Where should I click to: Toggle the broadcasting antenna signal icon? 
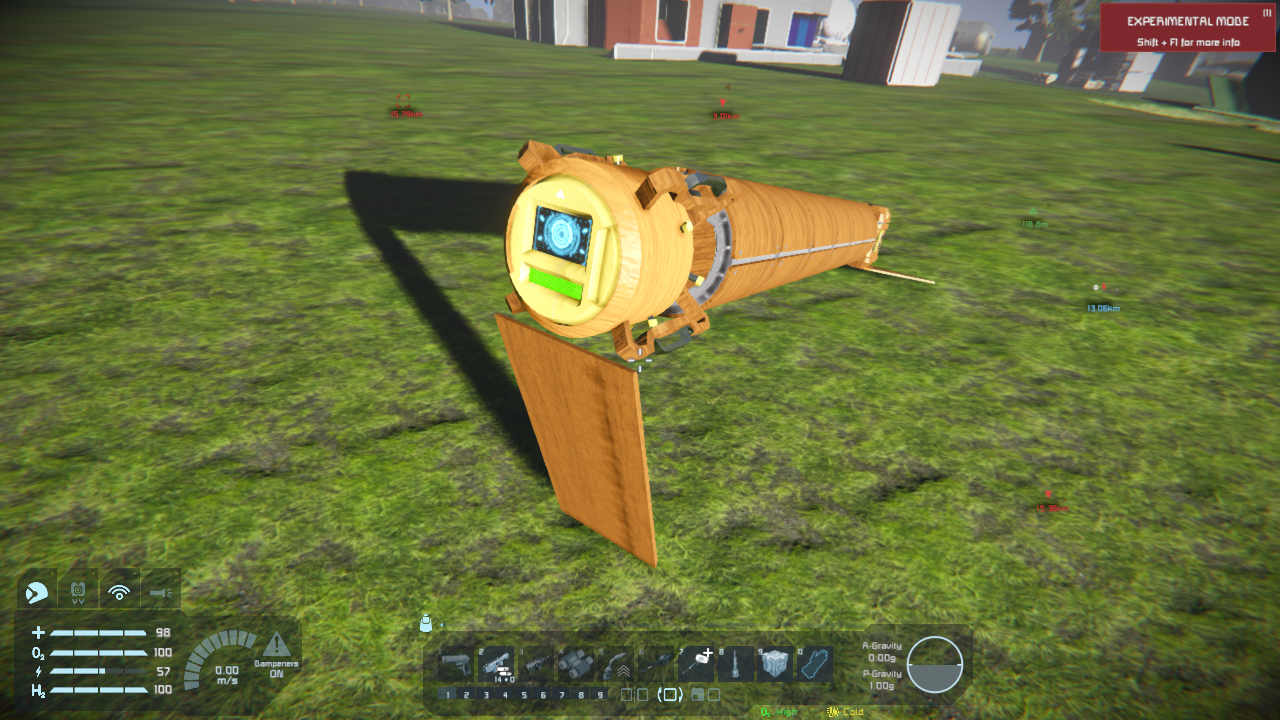pos(119,593)
